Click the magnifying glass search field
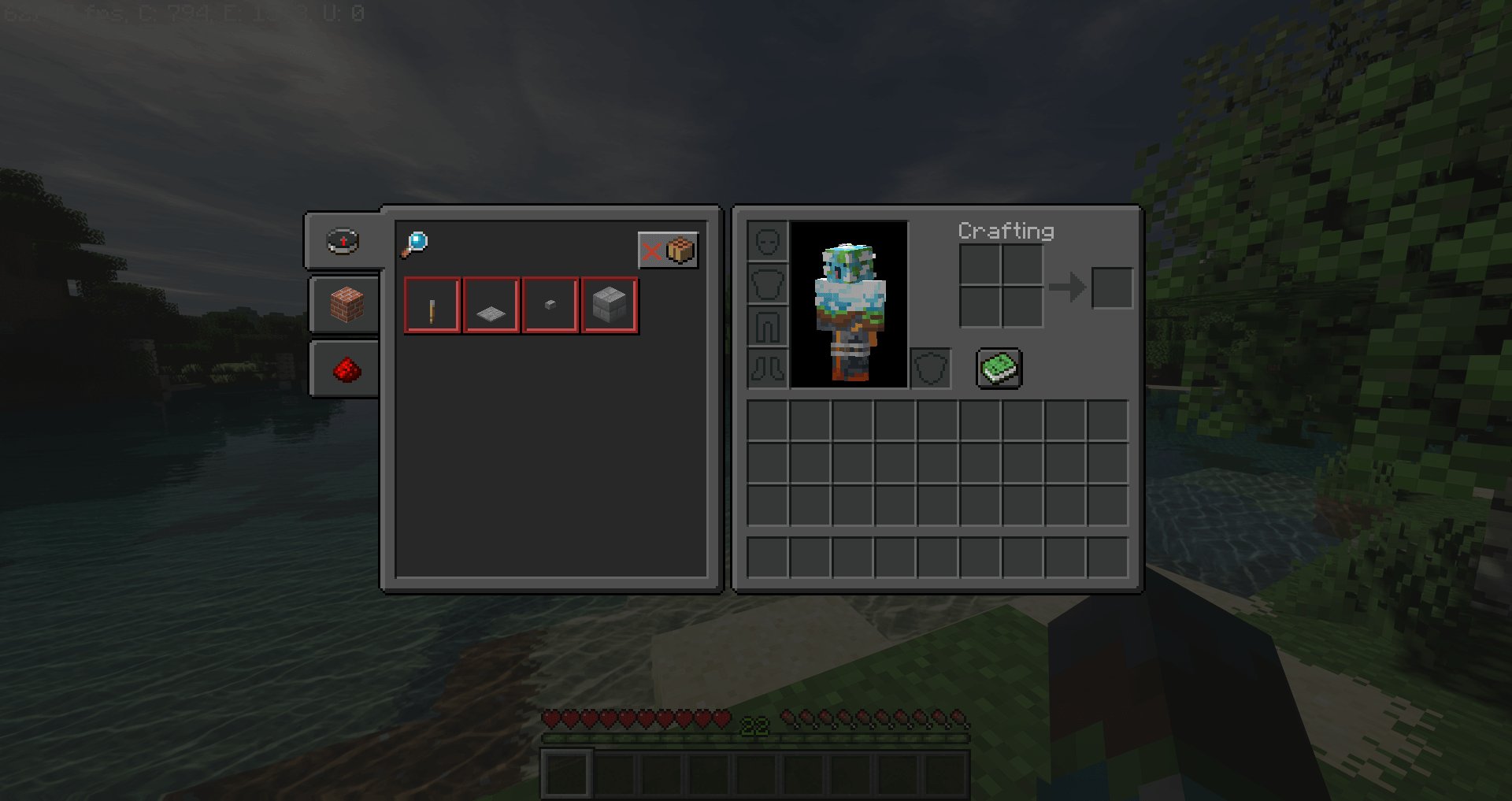Screen dimensions: 1512x801 pyautogui.click(x=415, y=243)
